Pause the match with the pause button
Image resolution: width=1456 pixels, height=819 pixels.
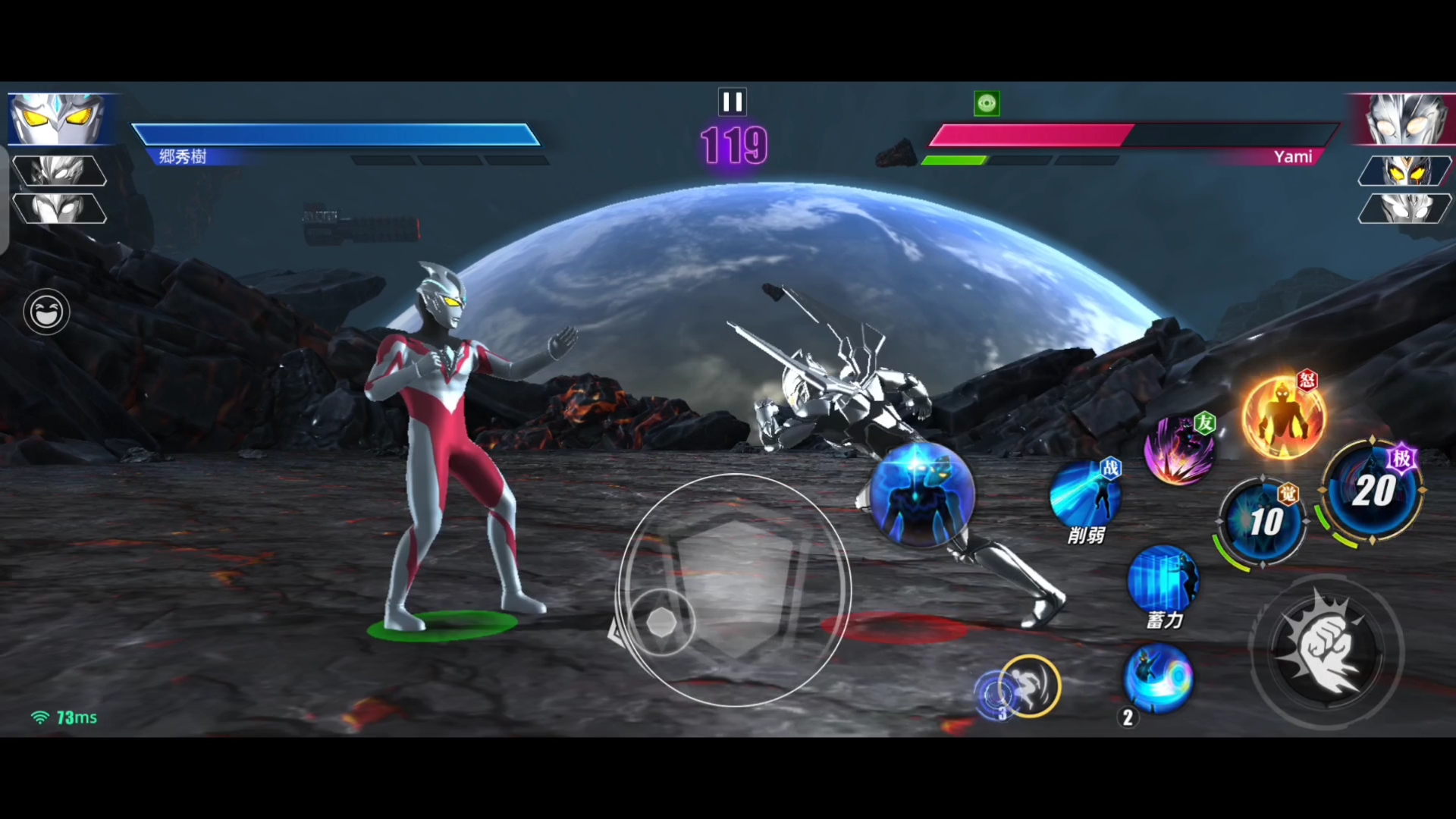coord(732,102)
